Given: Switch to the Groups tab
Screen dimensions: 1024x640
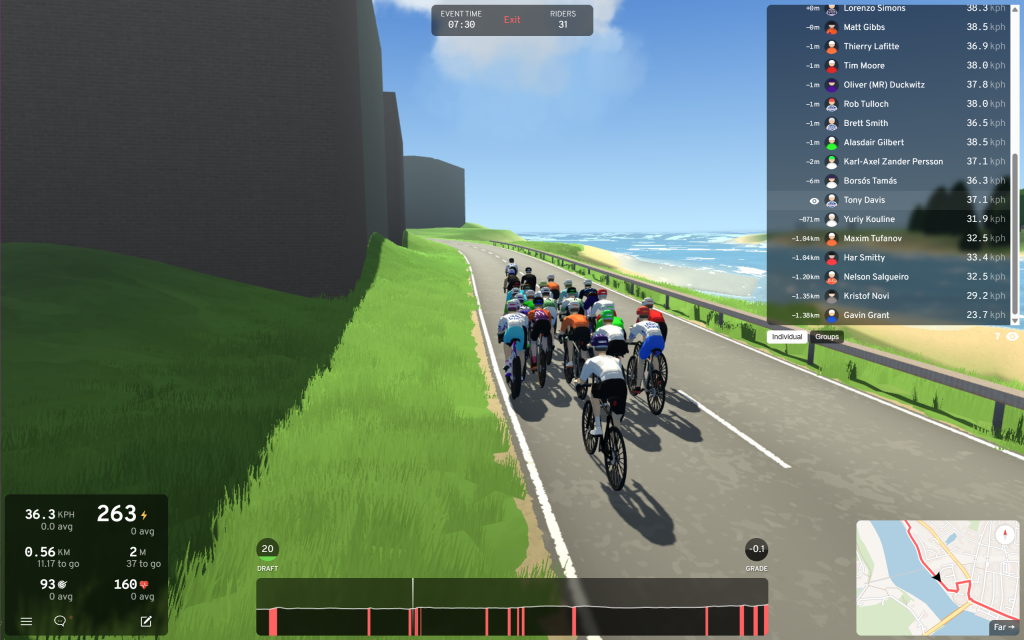Looking at the screenshot, I should click(827, 337).
